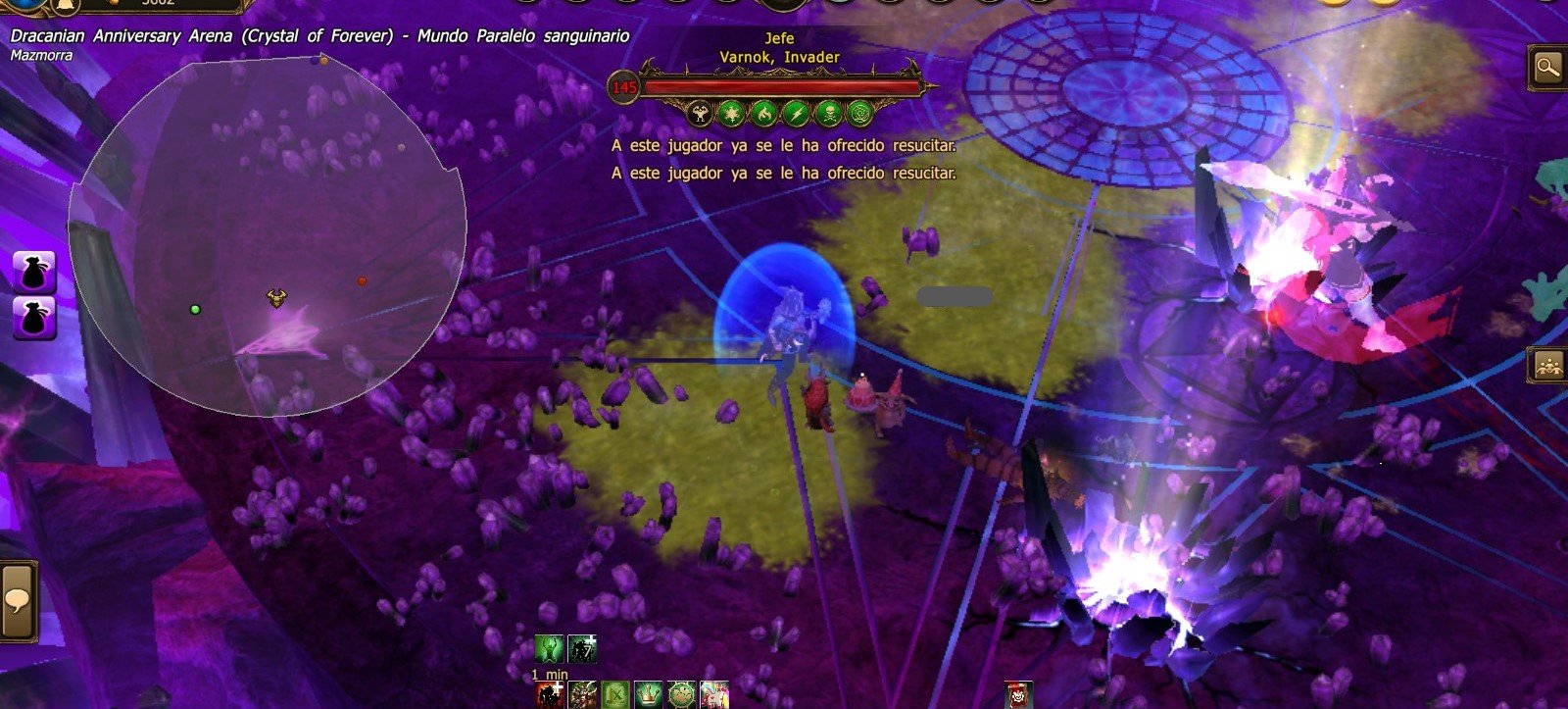Click the green scroll with X buff
This screenshot has width=1568, height=709.
tap(615, 695)
